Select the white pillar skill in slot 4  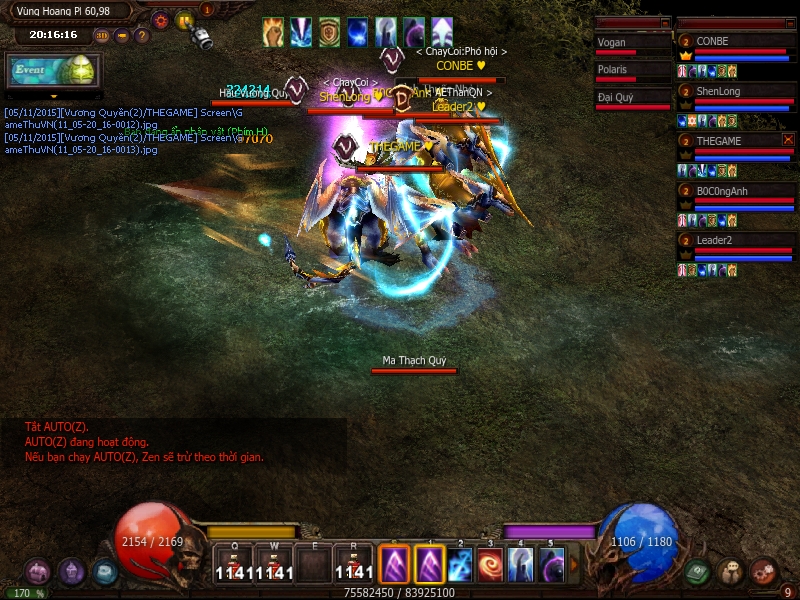pyautogui.click(x=520, y=564)
